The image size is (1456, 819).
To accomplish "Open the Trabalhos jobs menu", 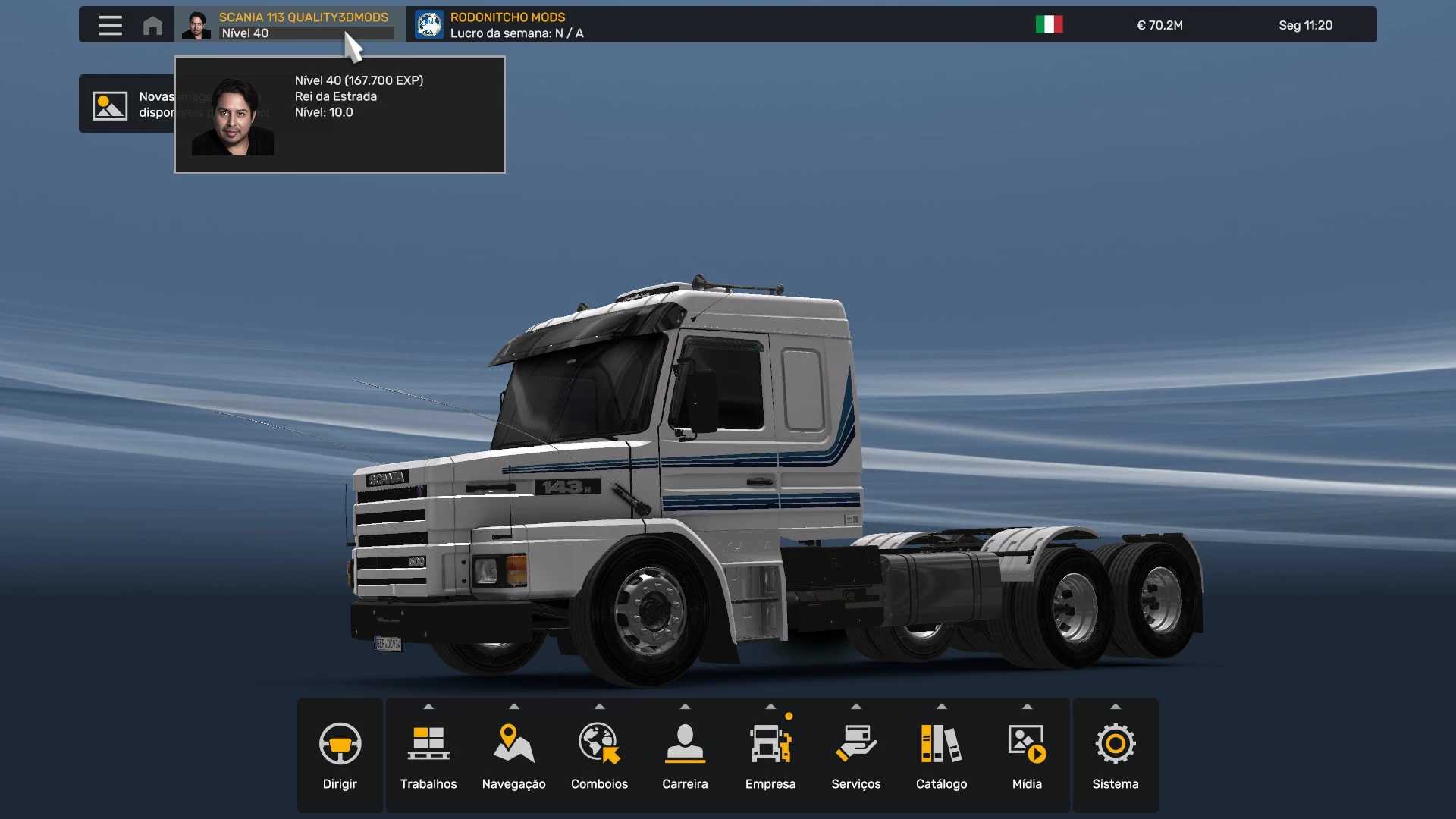I will (428, 755).
